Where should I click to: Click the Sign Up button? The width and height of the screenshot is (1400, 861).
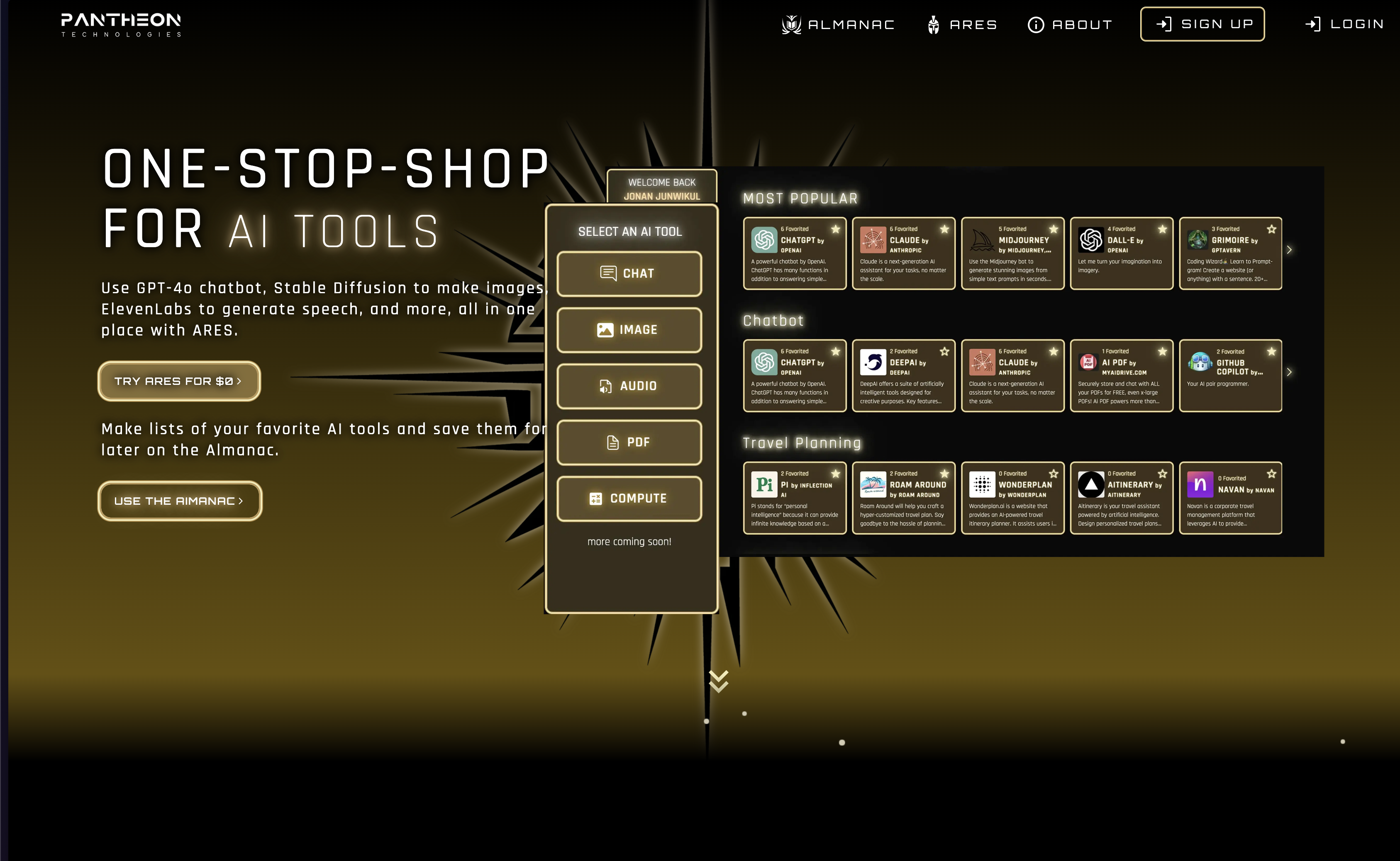tap(1202, 24)
